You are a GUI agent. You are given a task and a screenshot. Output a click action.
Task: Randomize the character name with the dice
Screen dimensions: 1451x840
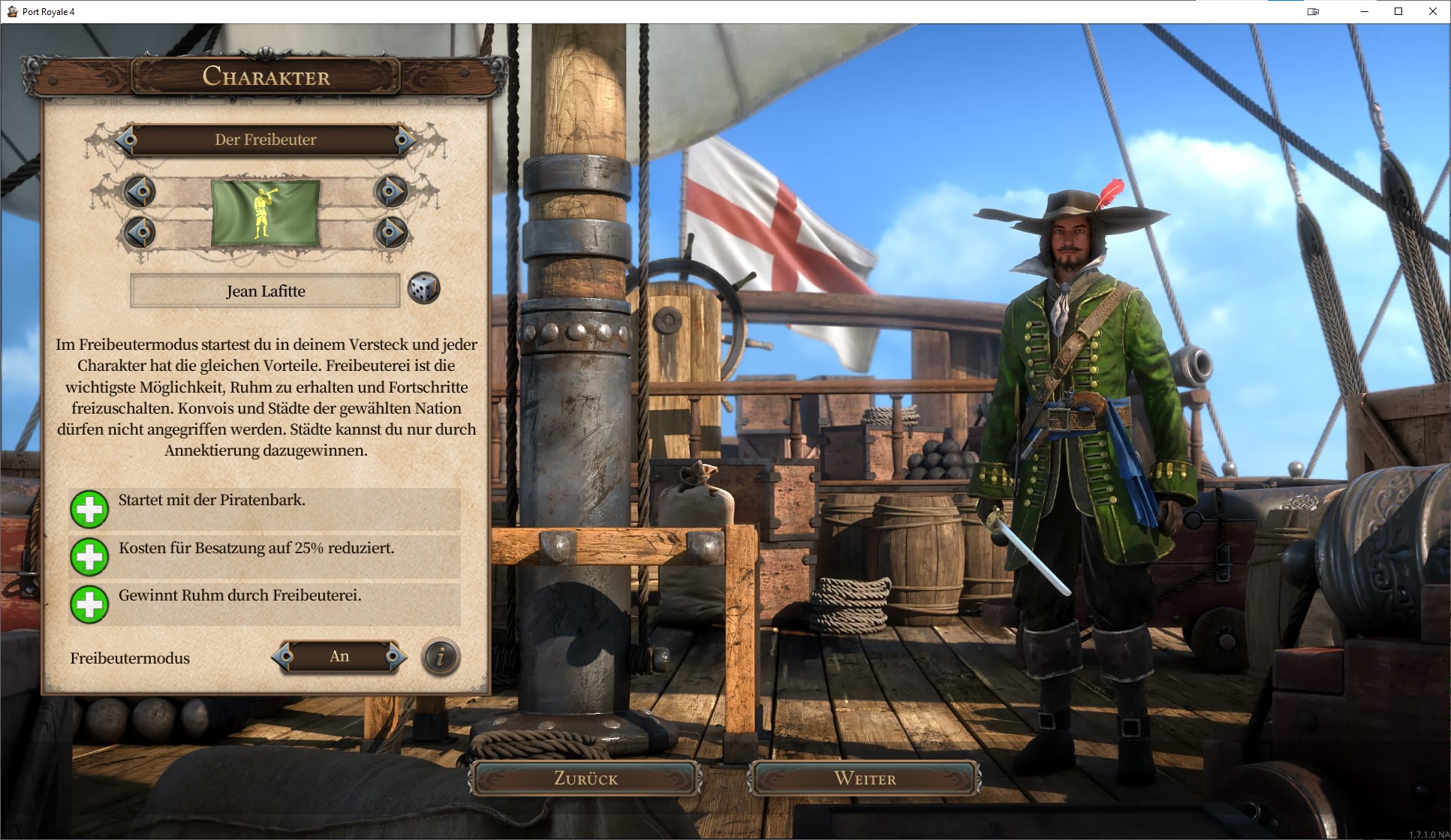pos(423,289)
